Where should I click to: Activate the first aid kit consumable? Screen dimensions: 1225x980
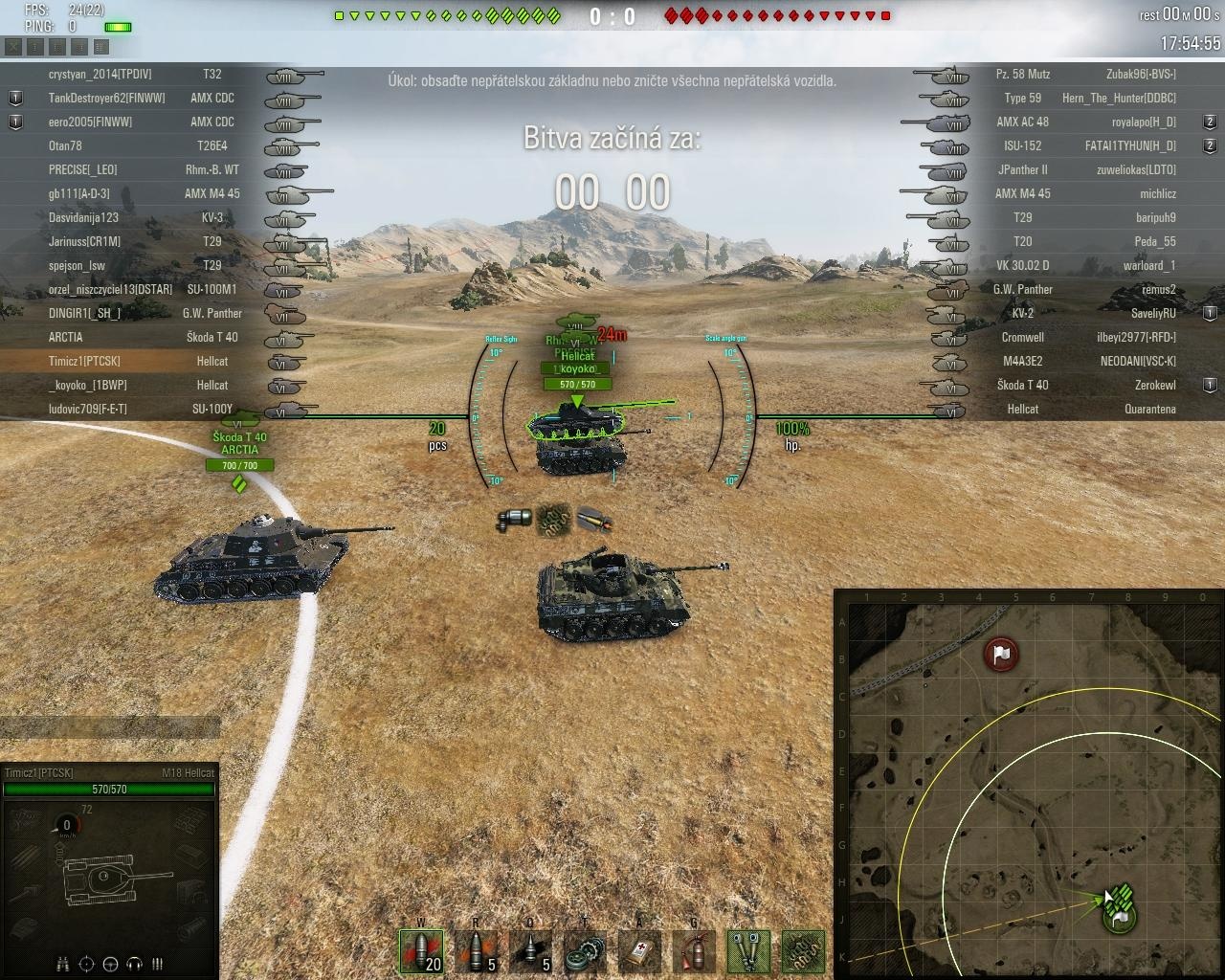[639, 950]
